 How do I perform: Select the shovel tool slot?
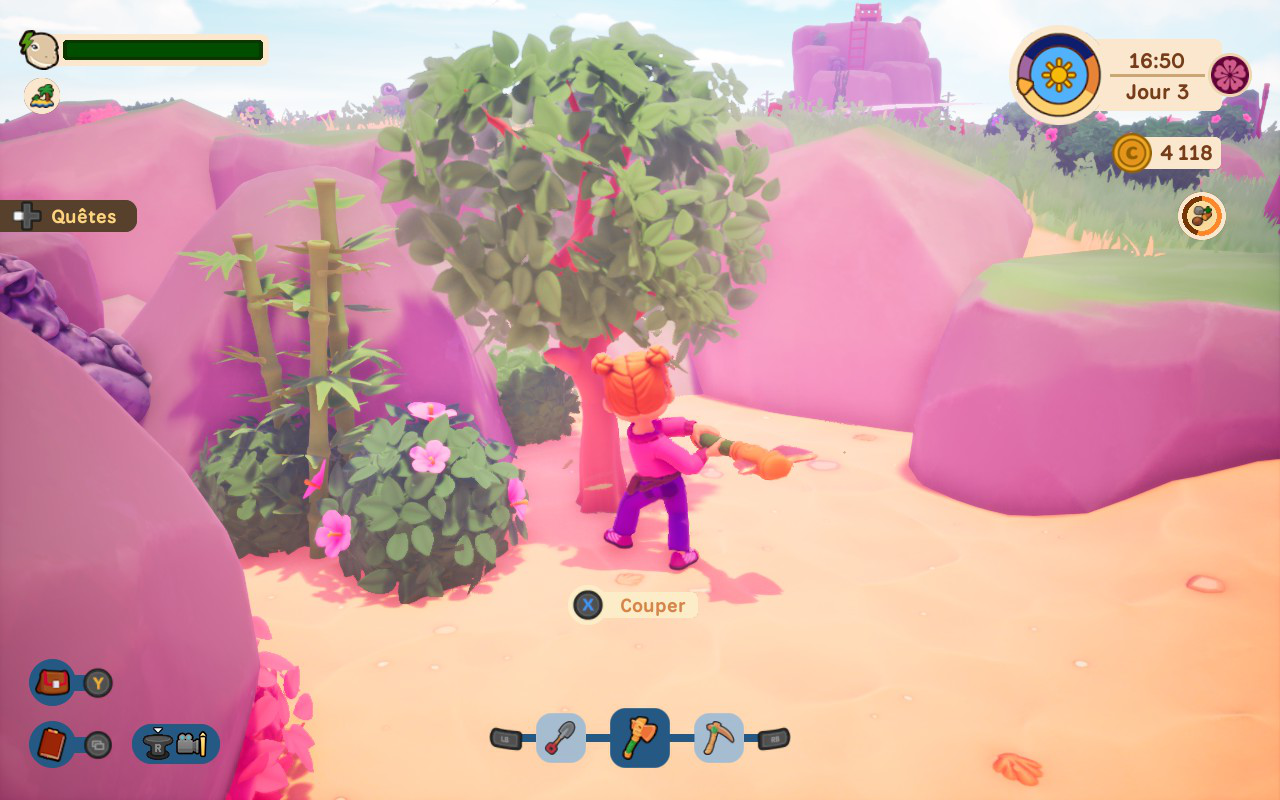point(561,738)
